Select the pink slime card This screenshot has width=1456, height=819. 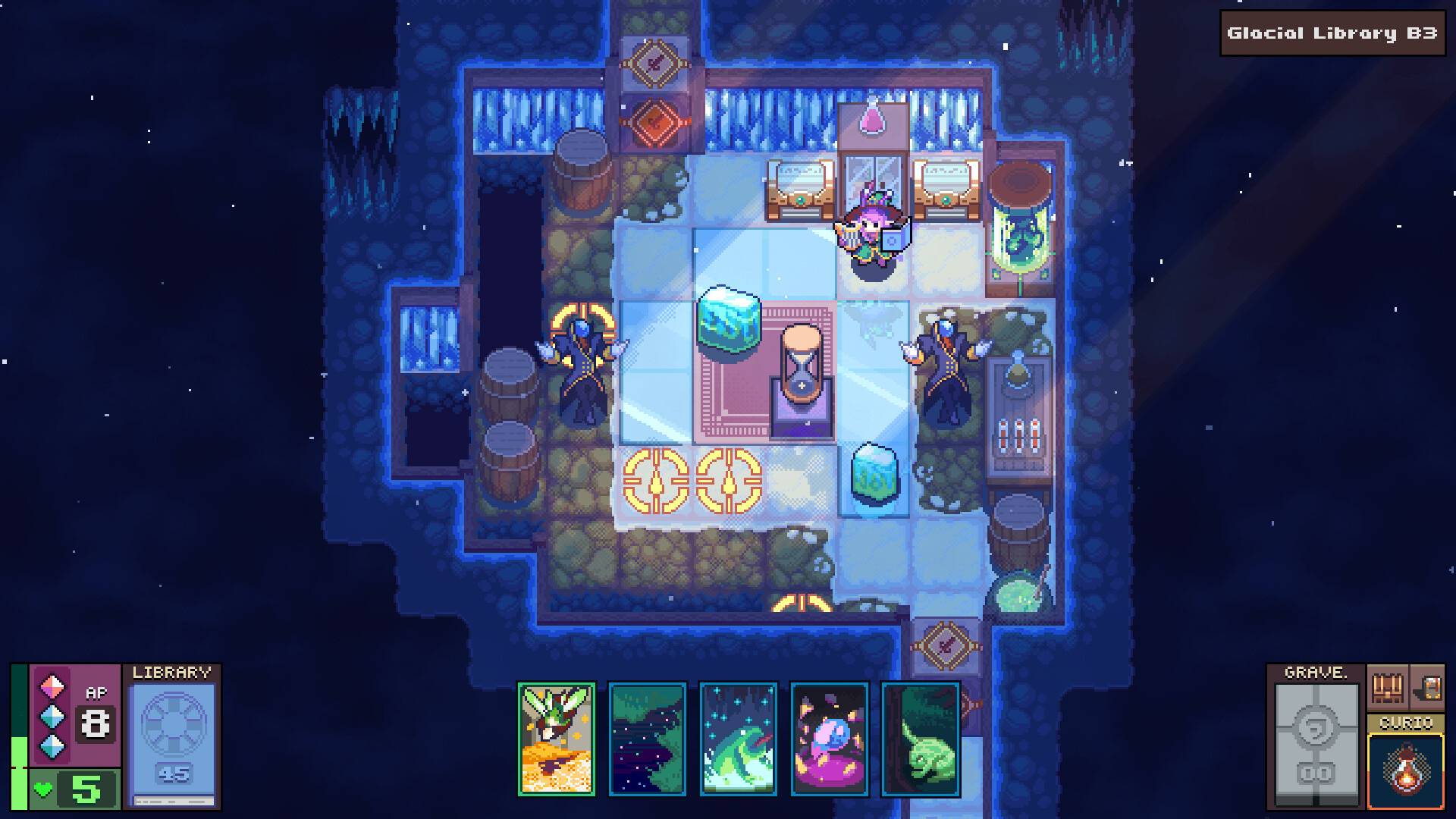pos(829,739)
